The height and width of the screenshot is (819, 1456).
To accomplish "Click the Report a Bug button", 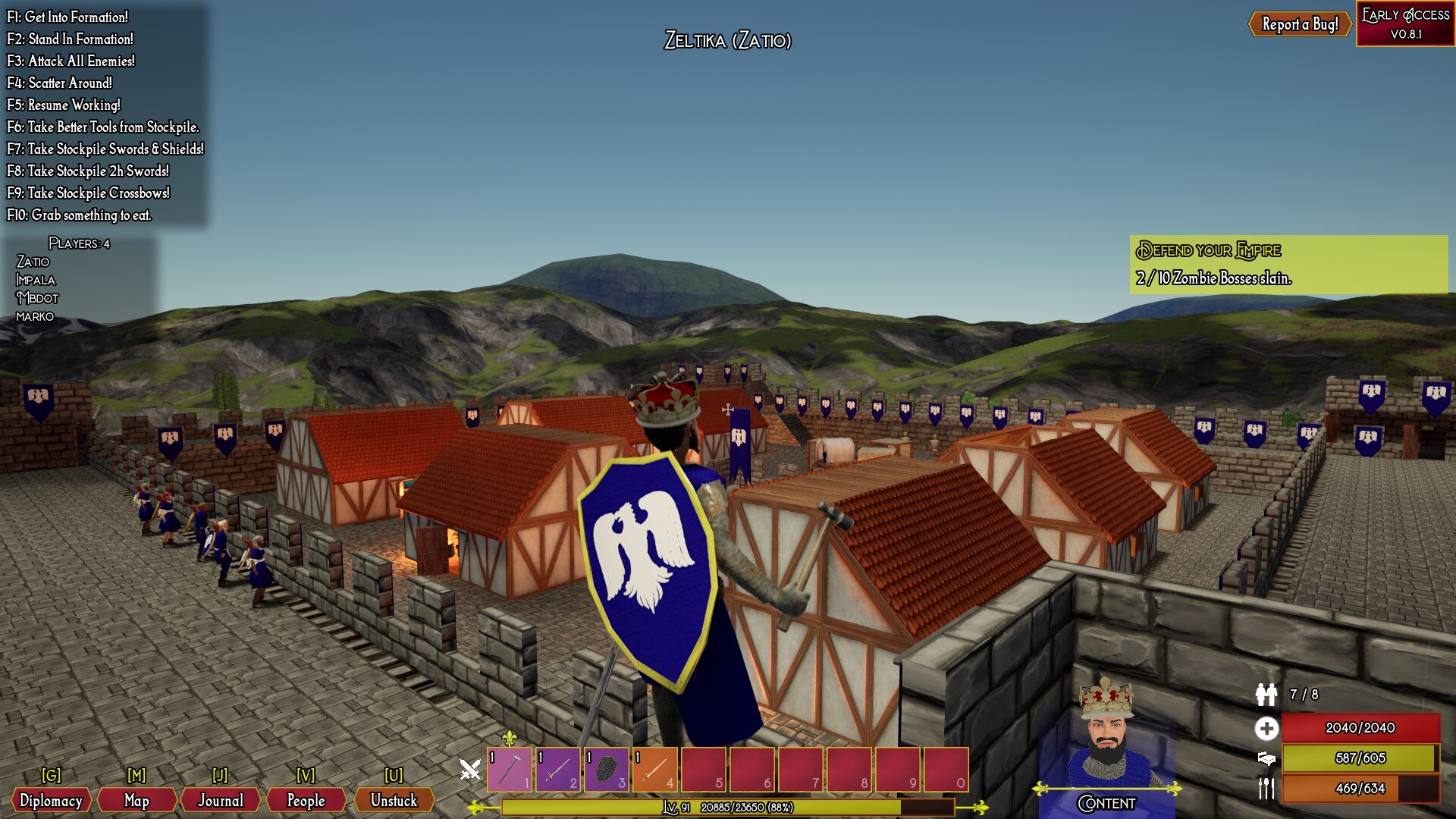I will pos(1300,24).
